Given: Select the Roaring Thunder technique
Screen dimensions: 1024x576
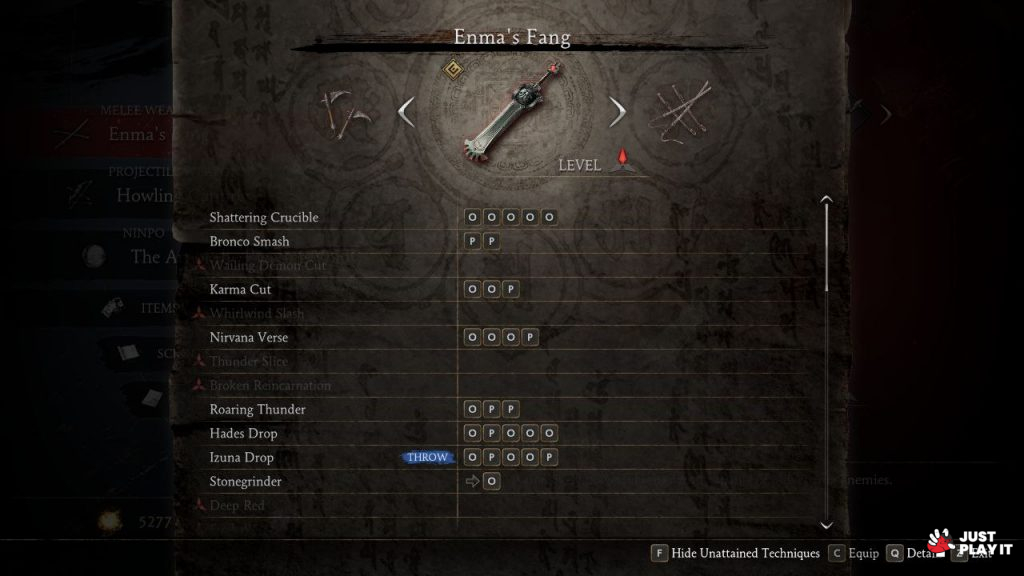Looking at the screenshot, I should point(258,409).
